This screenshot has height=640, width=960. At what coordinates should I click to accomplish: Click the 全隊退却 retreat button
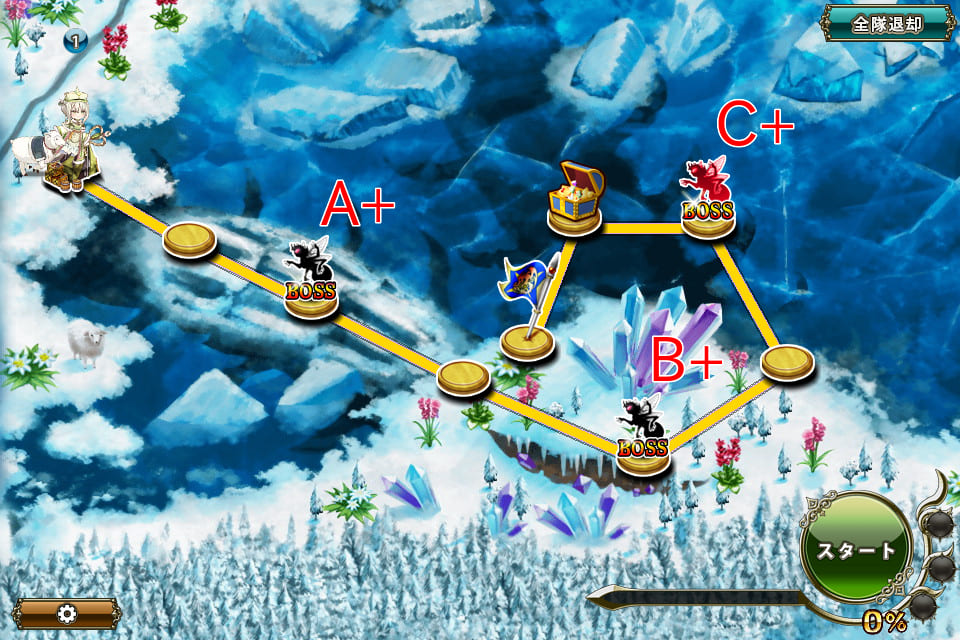click(x=886, y=23)
